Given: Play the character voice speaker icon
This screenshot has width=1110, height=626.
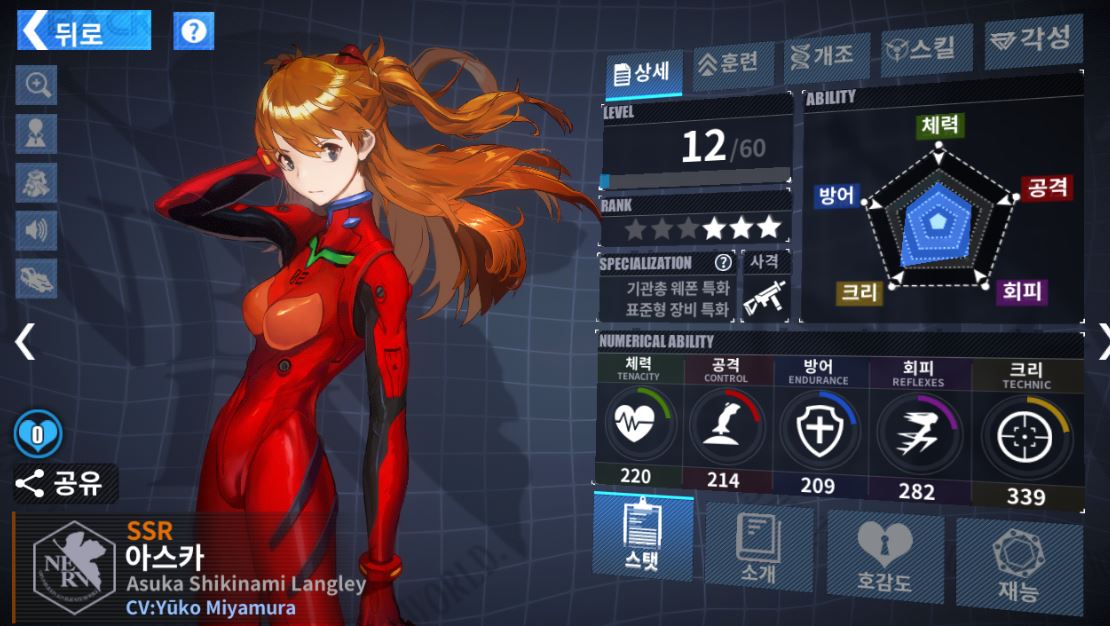Looking at the screenshot, I should pyautogui.click(x=37, y=231).
